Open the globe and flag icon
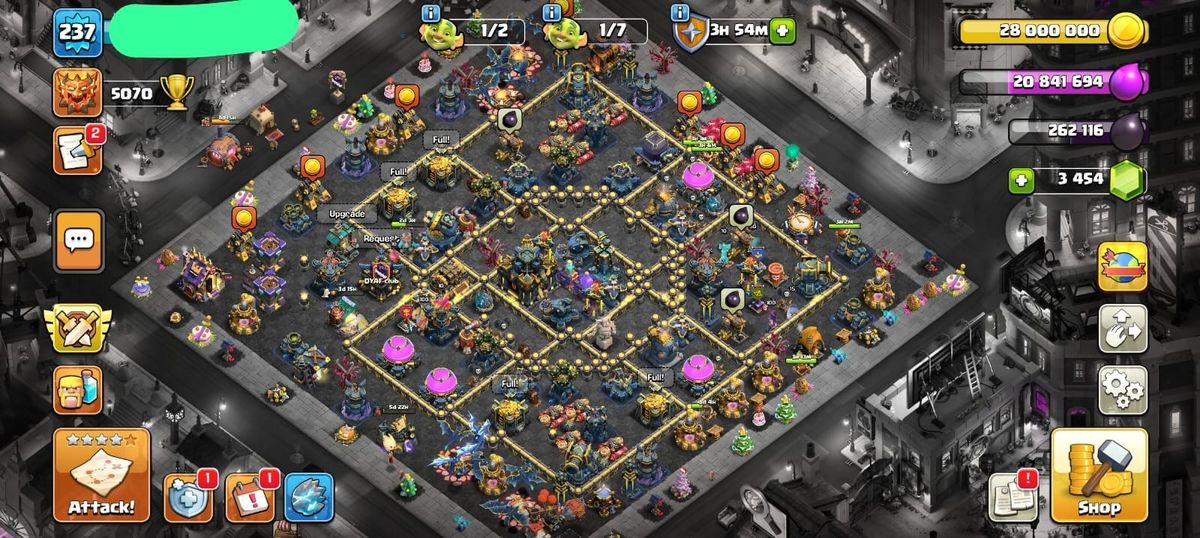1200x538 pixels. click(1122, 266)
